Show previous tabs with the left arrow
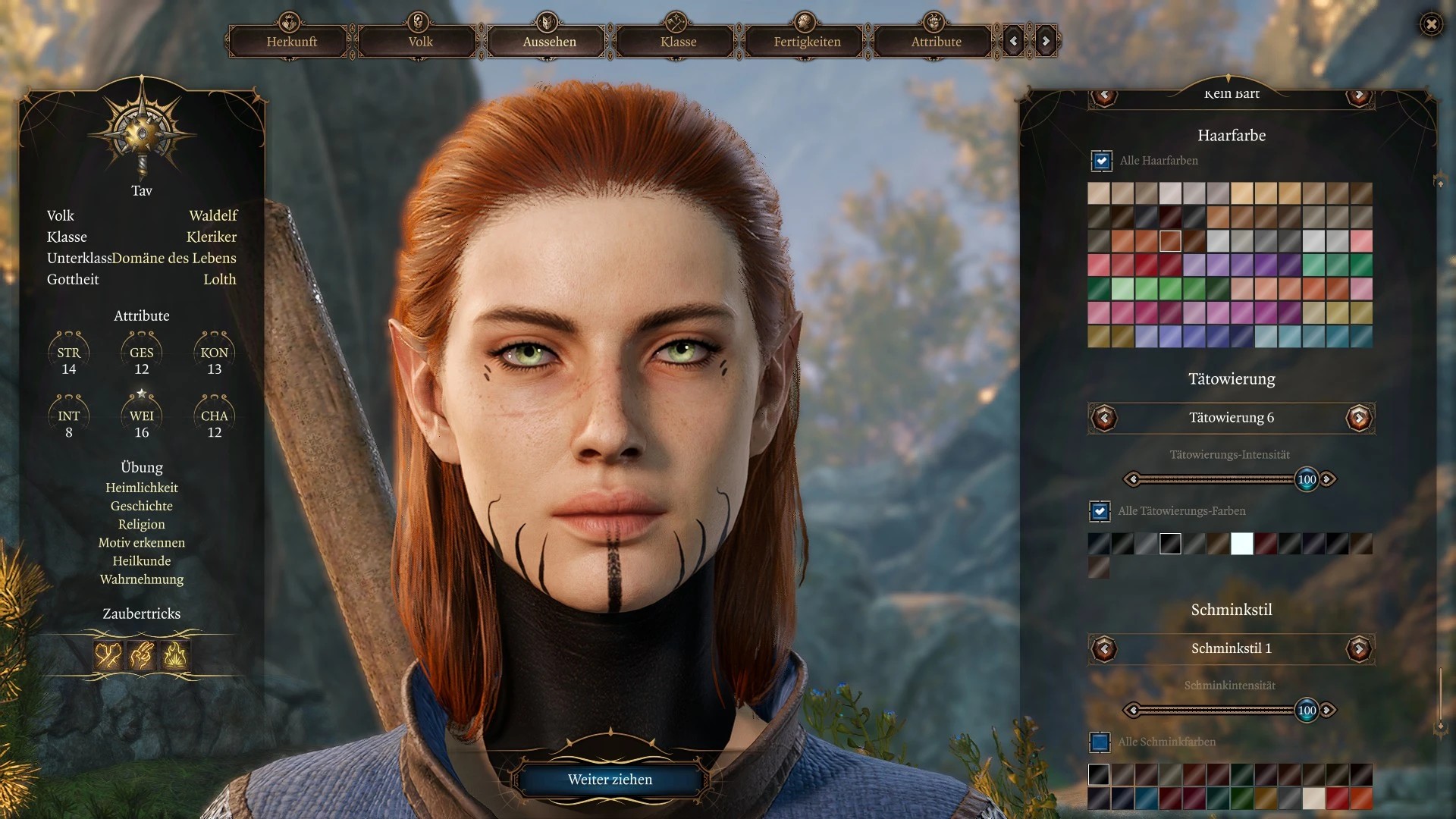The image size is (1456, 819). [x=1014, y=42]
